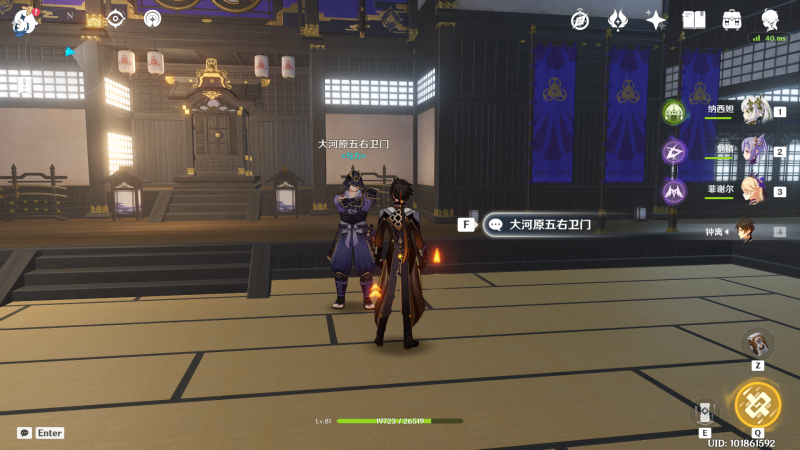Open the chat box
Screen dimensions: 800x450
[24, 433]
